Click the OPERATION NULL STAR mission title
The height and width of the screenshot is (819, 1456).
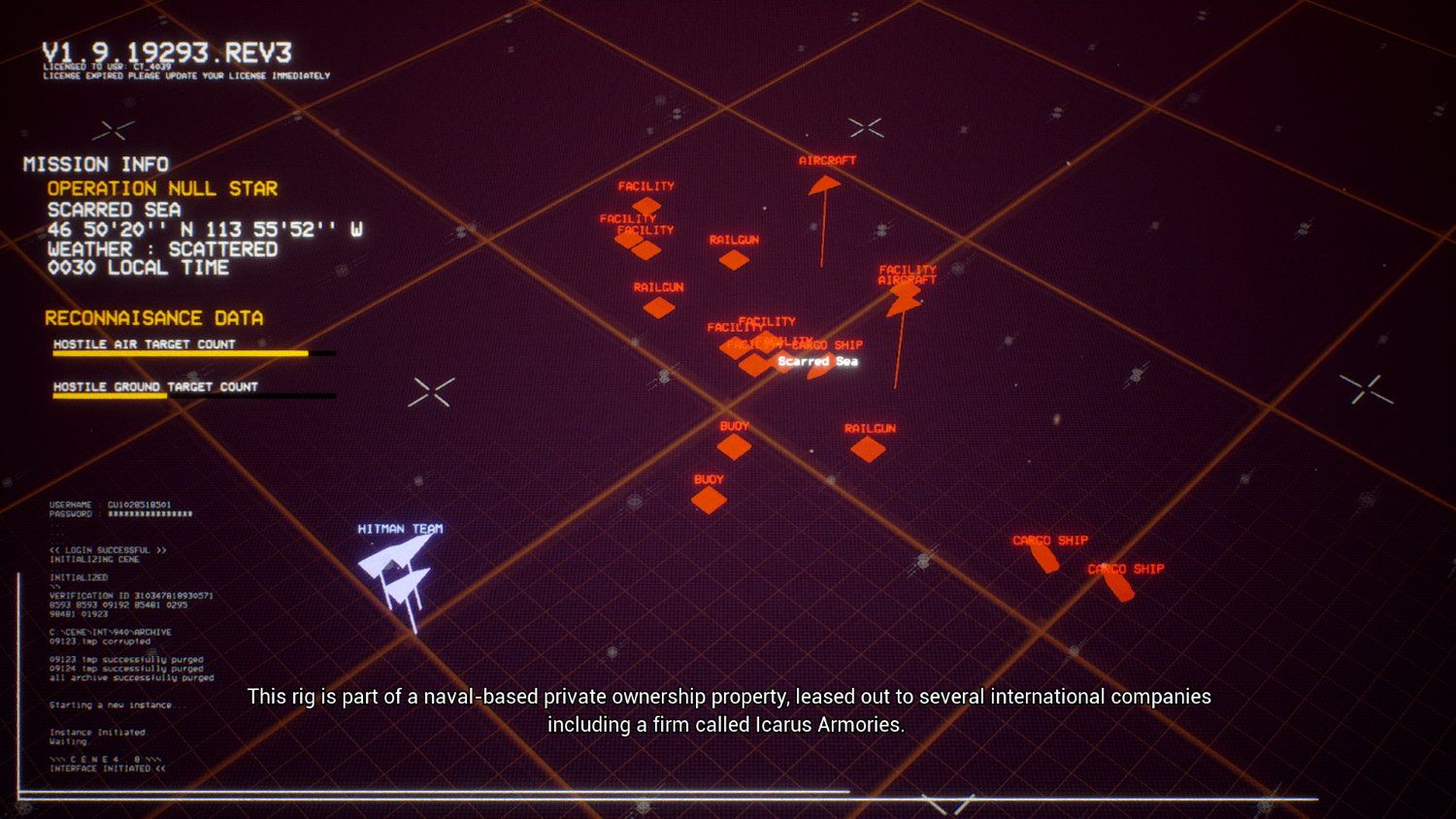[161, 189]
